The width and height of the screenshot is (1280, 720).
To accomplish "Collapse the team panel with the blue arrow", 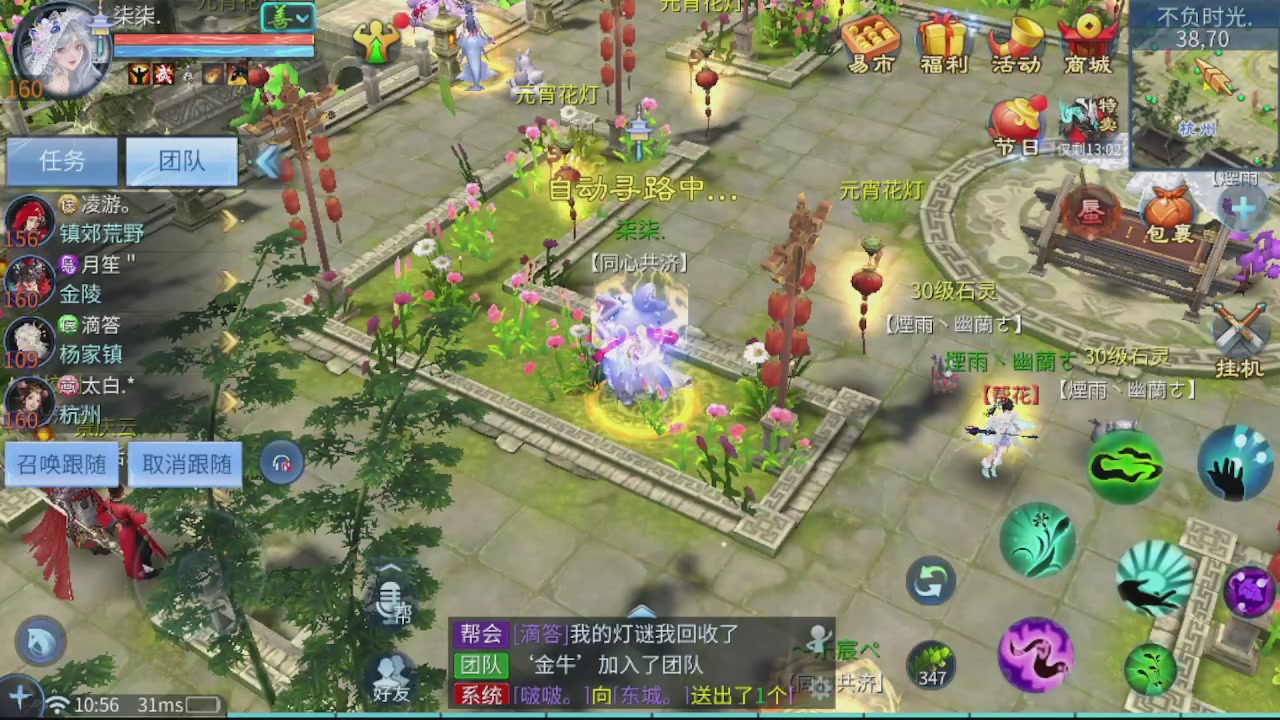I will pyautogui.click(x=268, y=162).
